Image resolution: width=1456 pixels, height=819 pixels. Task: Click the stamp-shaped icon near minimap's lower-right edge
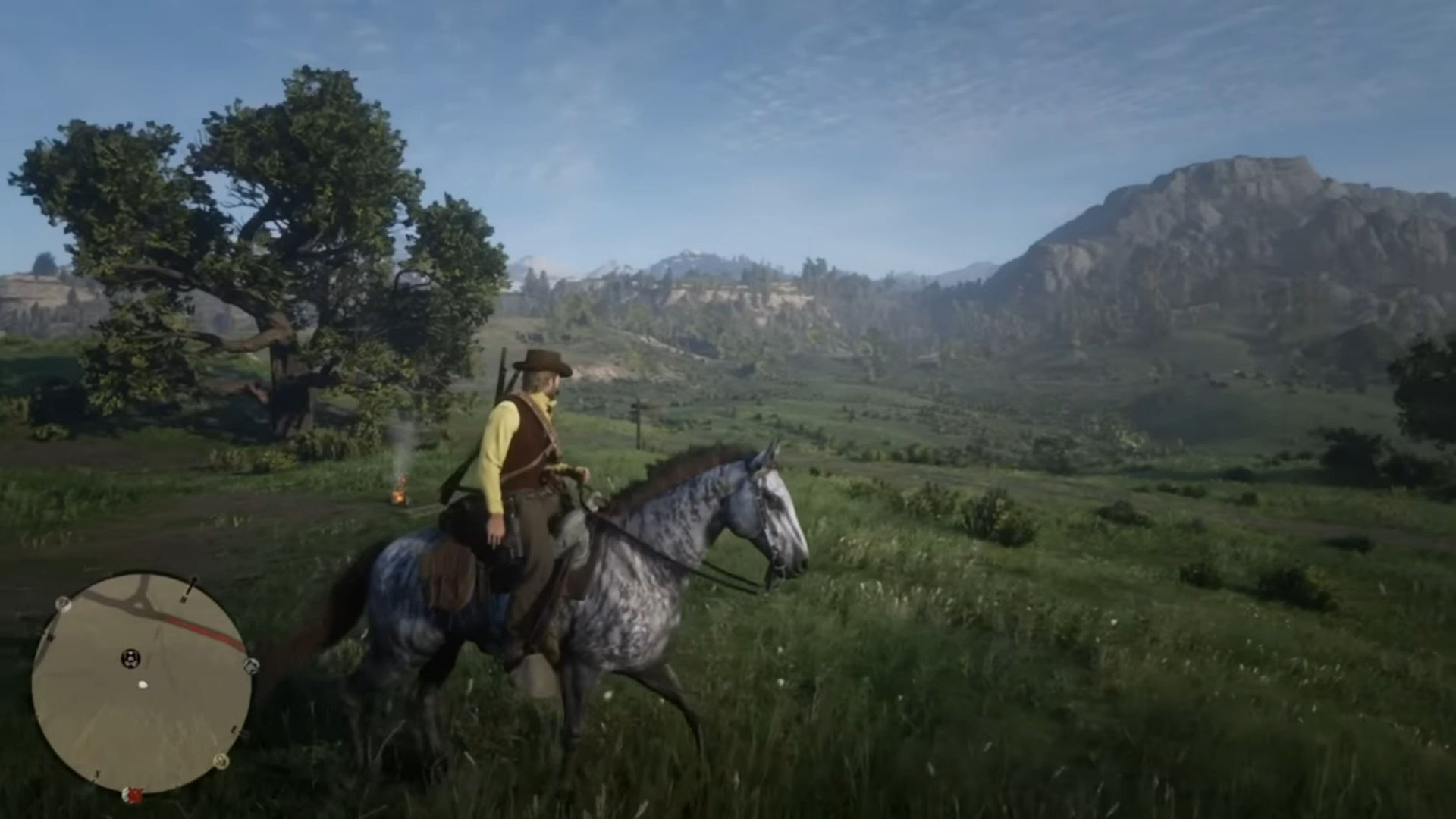click(x=220, y=761)
